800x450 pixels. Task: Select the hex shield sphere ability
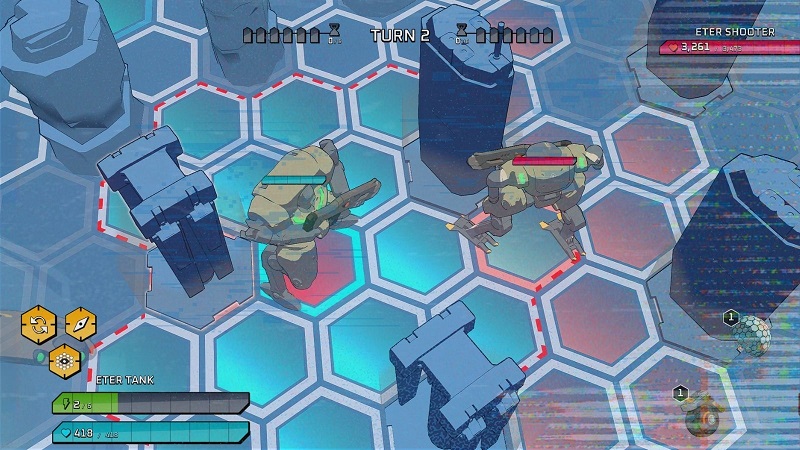coord(753,335)
